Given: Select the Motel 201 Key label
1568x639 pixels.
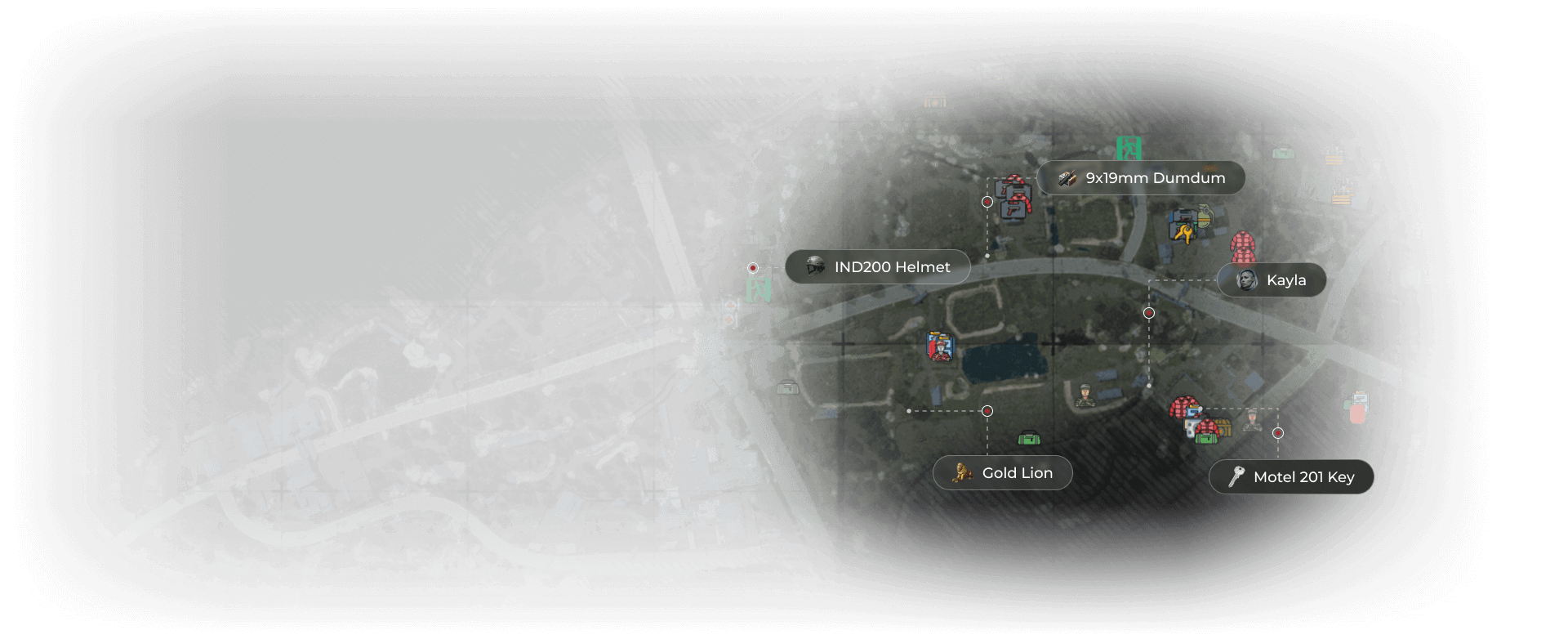Looking at the screenshot, I should [1290, 476].
